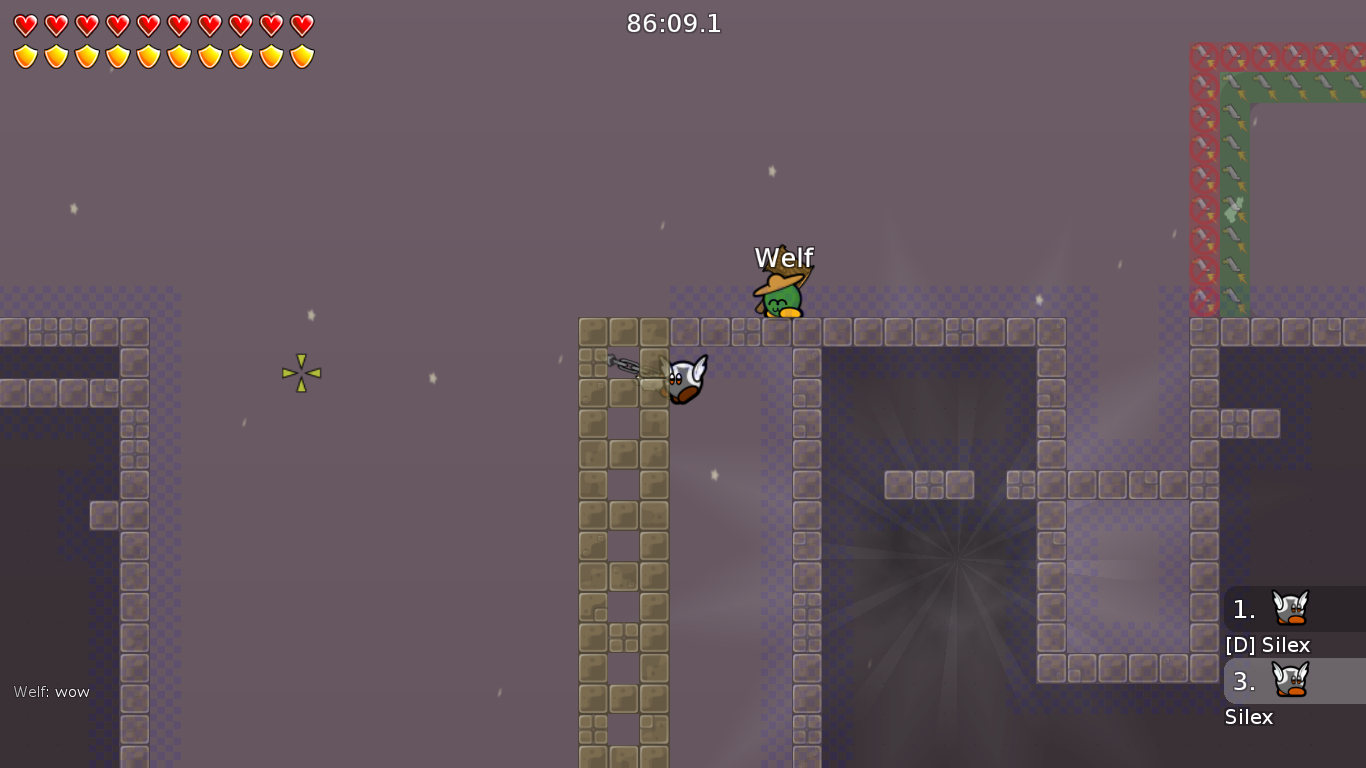
Task: Click the Welf nametag above the player
Action: coord(784,257)
